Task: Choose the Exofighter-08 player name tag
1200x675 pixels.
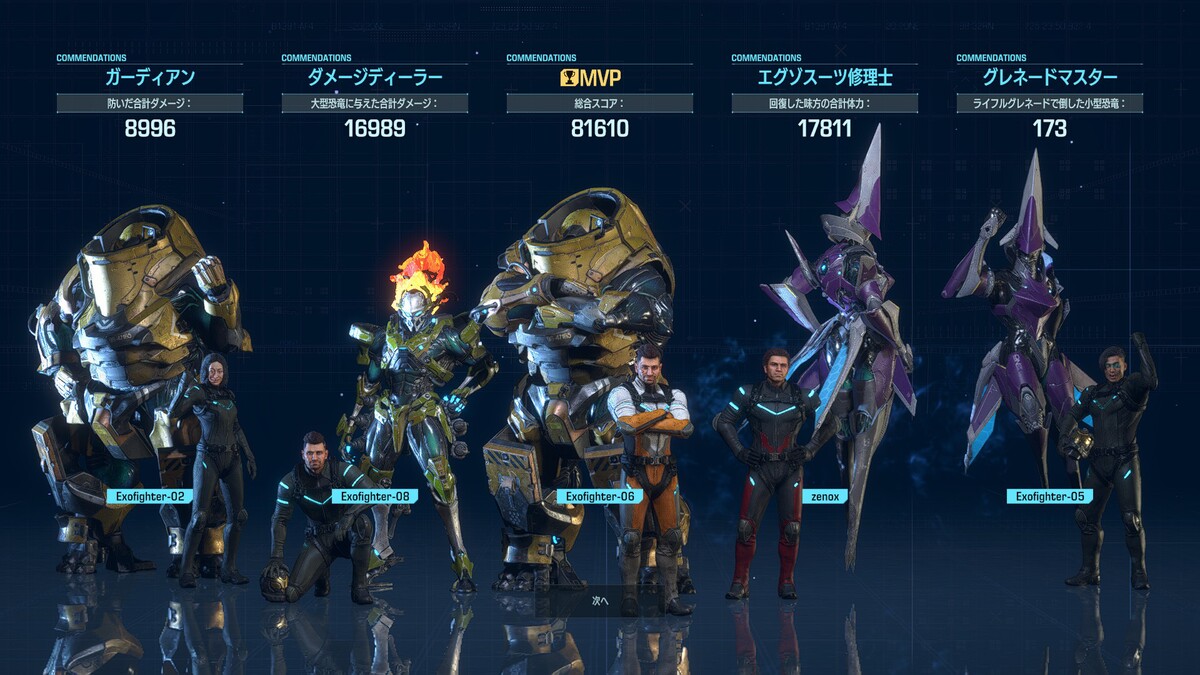Action: pos(375,496)
